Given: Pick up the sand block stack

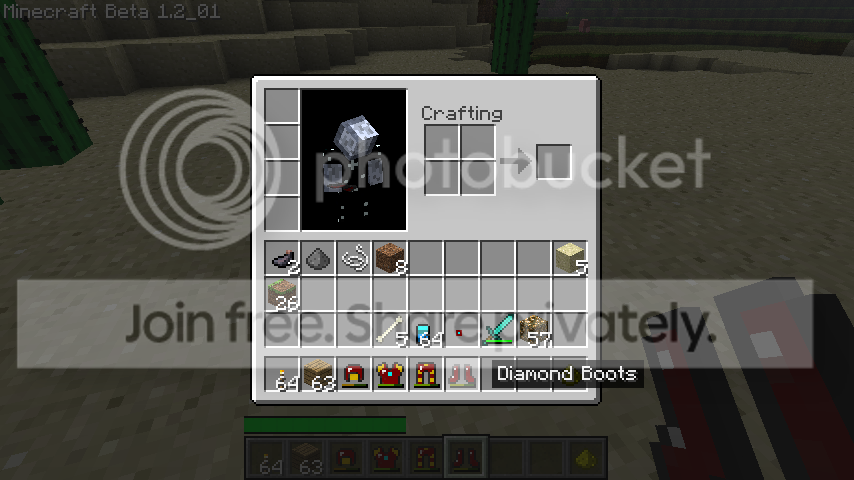Looking at the screenshot, I should coord(570,260).
